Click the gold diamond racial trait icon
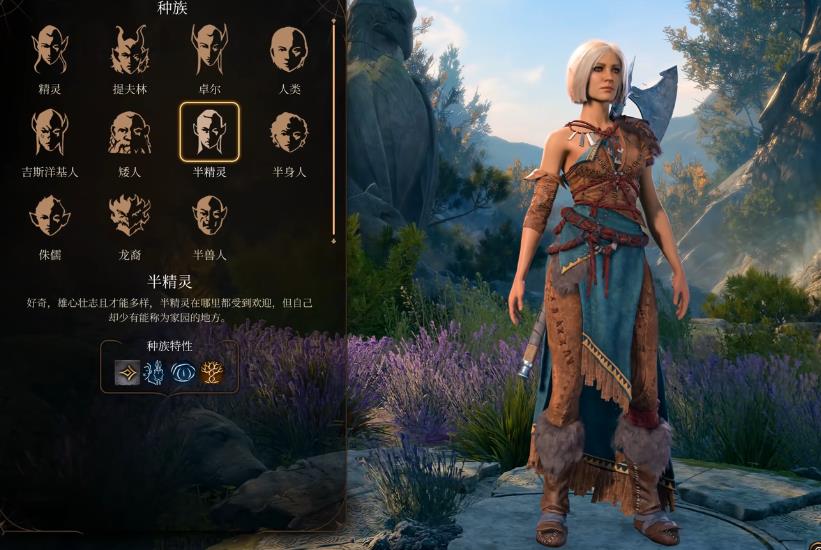The height and width of the screenshot is (550, 821). (x=127, y=373)
